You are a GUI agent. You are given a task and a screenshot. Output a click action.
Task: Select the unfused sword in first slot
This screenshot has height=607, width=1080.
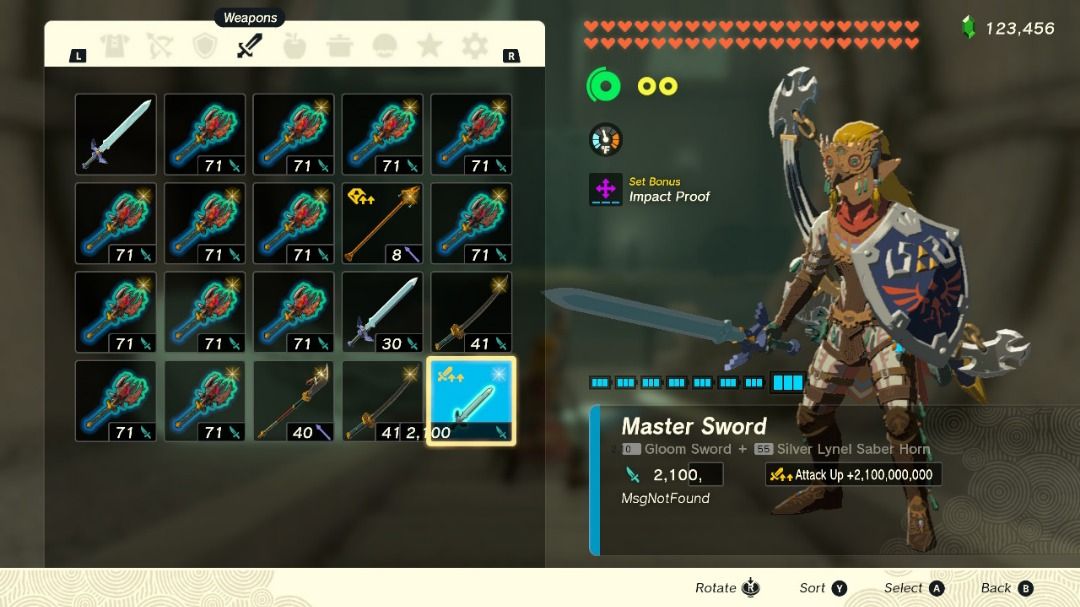pyautogui.click(x=116, y=134)
